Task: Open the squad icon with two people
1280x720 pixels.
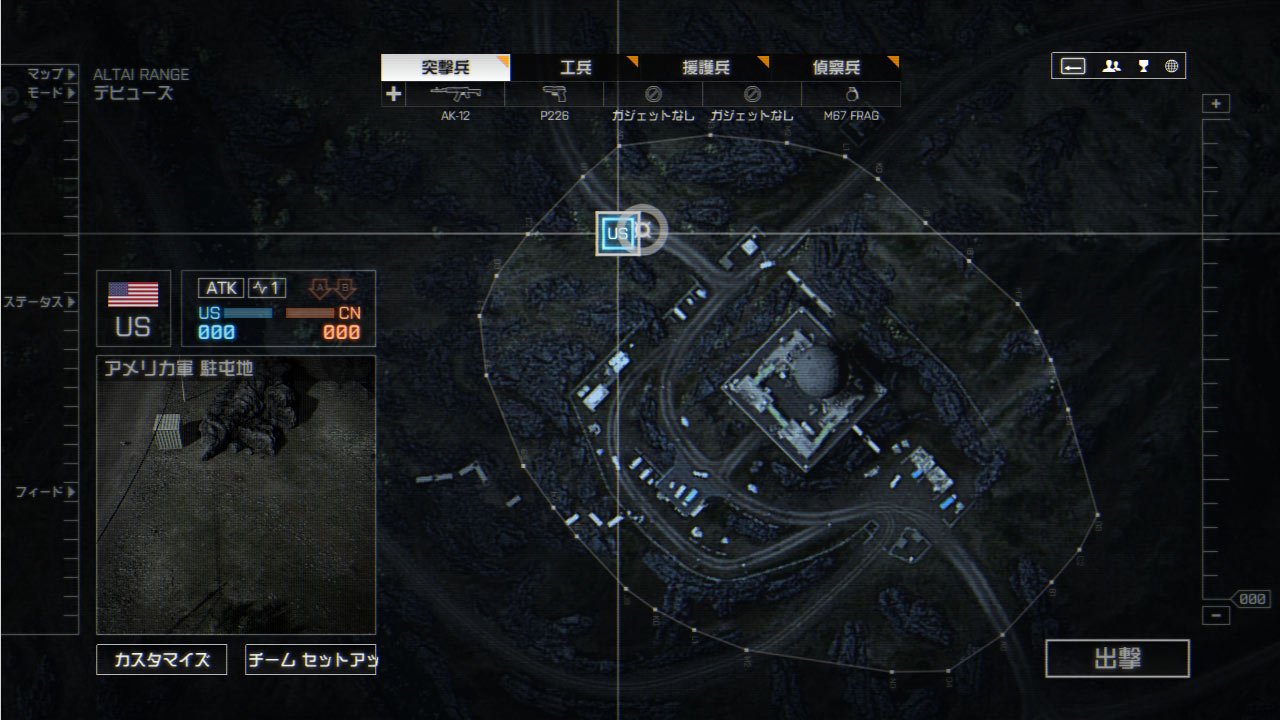Action: [x=1111, y=66]
